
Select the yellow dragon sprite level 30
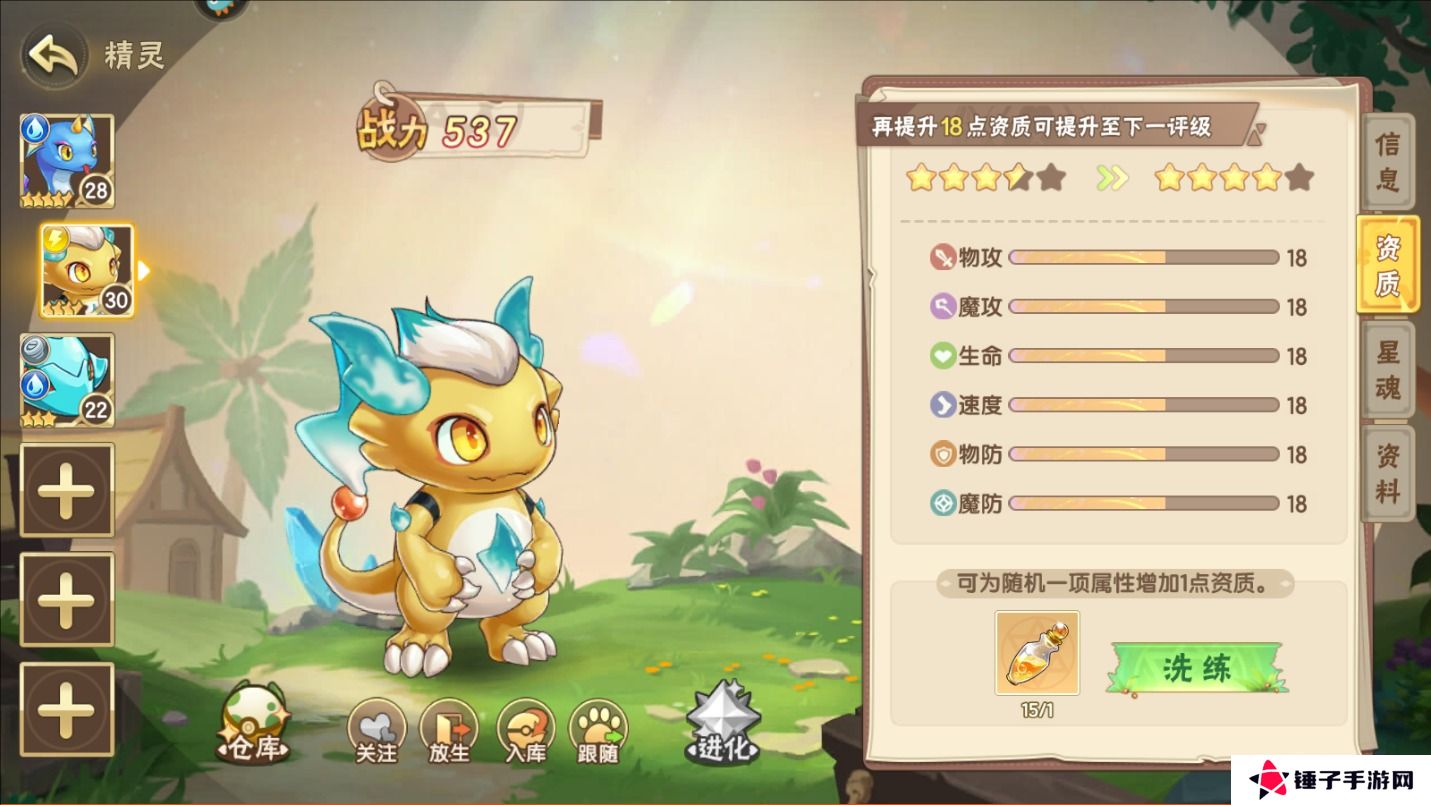87,270
